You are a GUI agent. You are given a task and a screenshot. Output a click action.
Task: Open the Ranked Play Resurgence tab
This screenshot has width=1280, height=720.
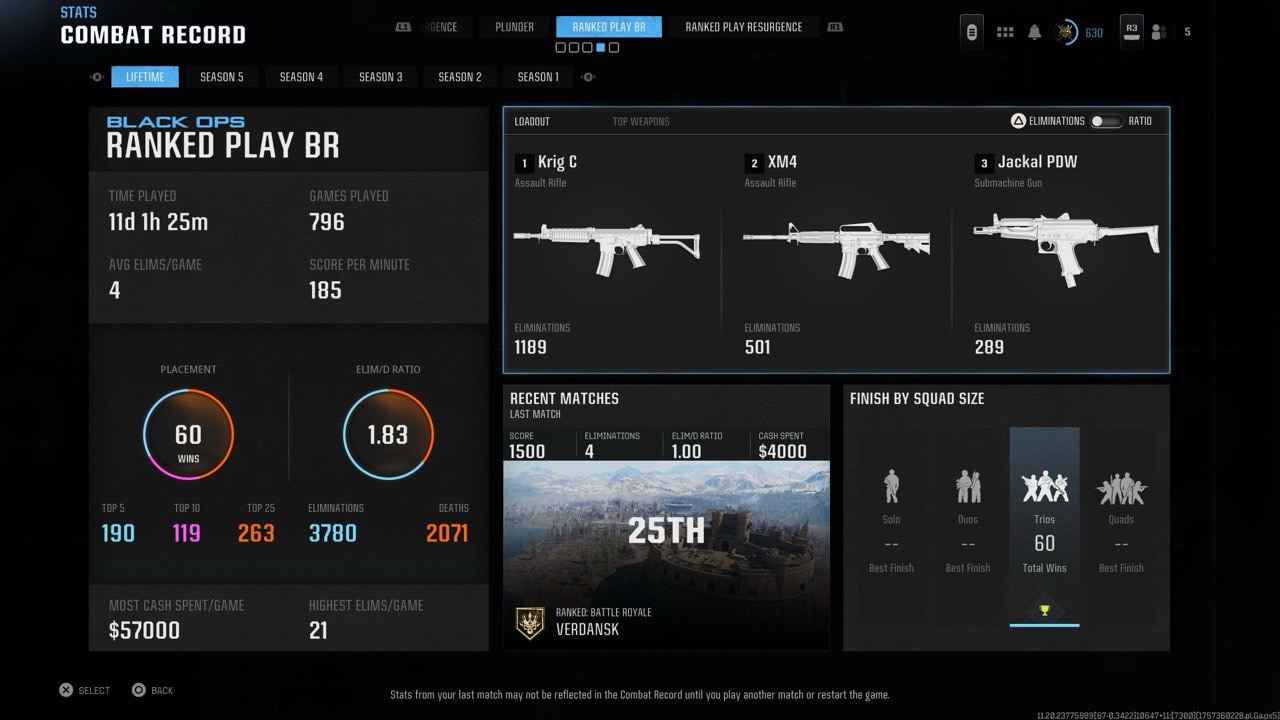click(x=743, y=27)
